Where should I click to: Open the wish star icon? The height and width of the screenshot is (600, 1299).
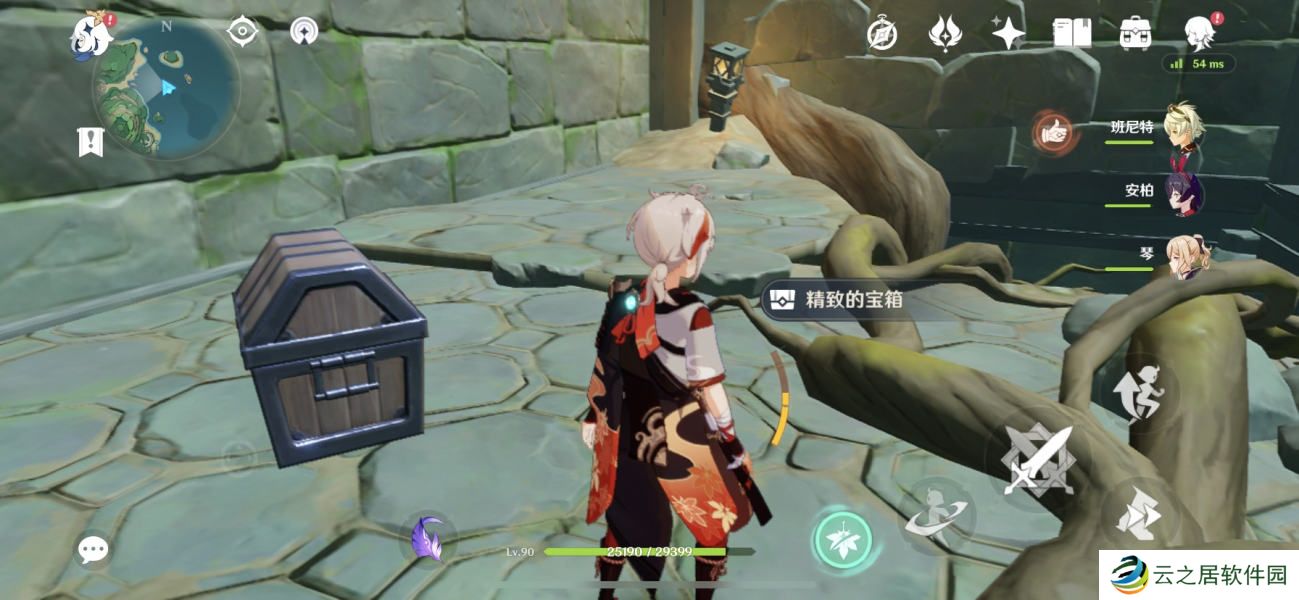point(1007,34)
